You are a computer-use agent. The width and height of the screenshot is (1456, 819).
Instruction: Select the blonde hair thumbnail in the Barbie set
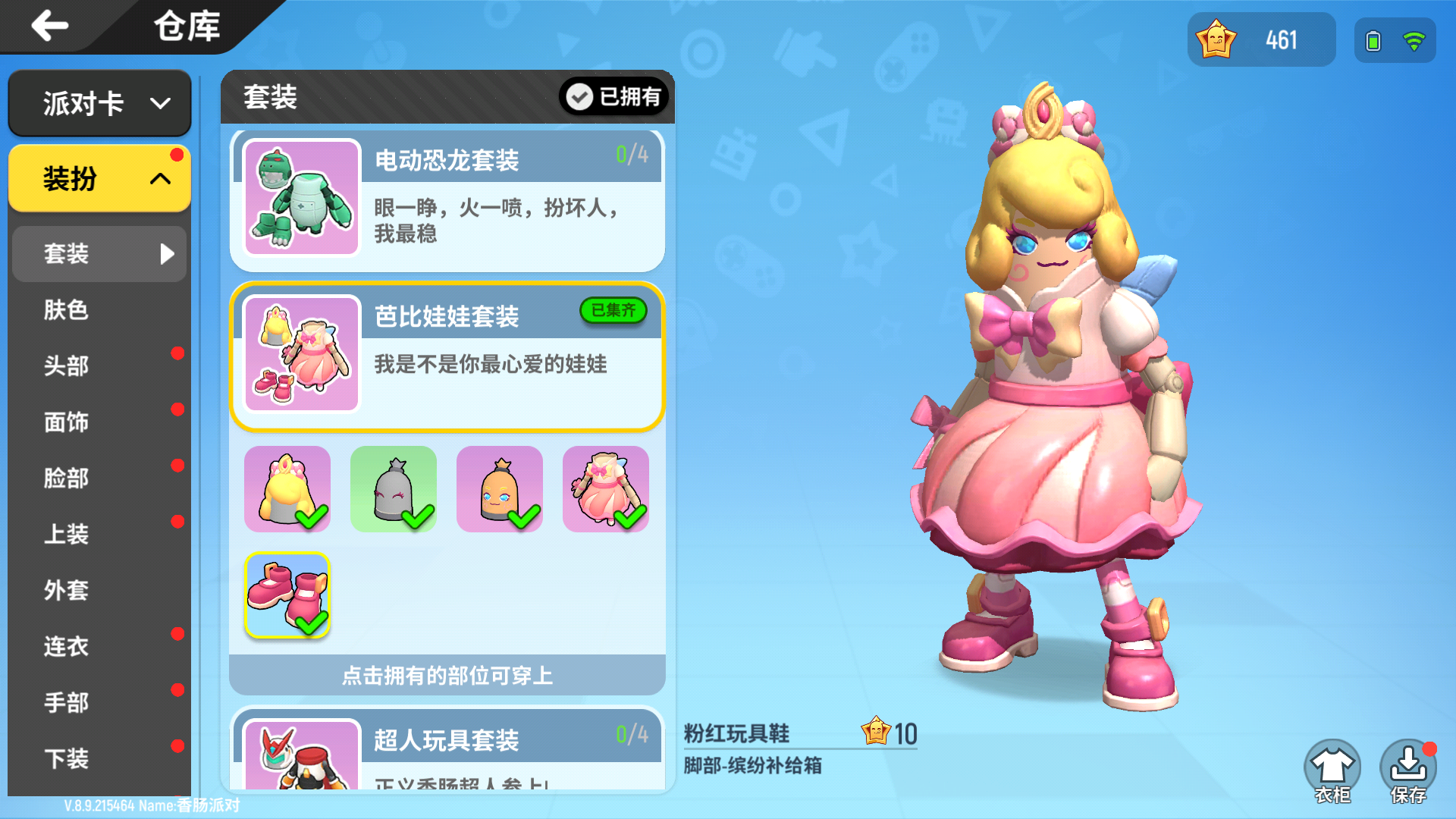(287, 488)
